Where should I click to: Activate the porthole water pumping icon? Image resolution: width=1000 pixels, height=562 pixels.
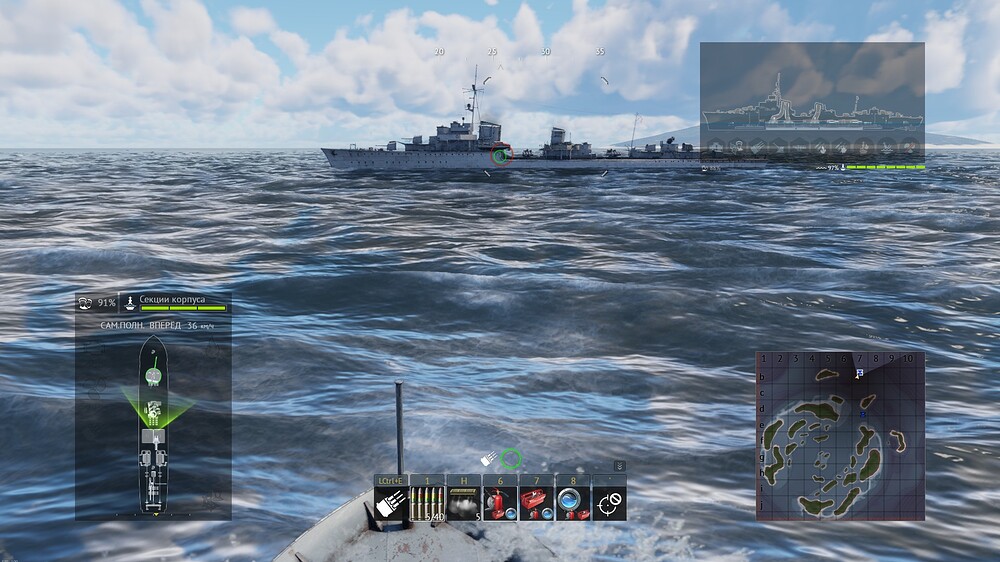pos(572,504)
